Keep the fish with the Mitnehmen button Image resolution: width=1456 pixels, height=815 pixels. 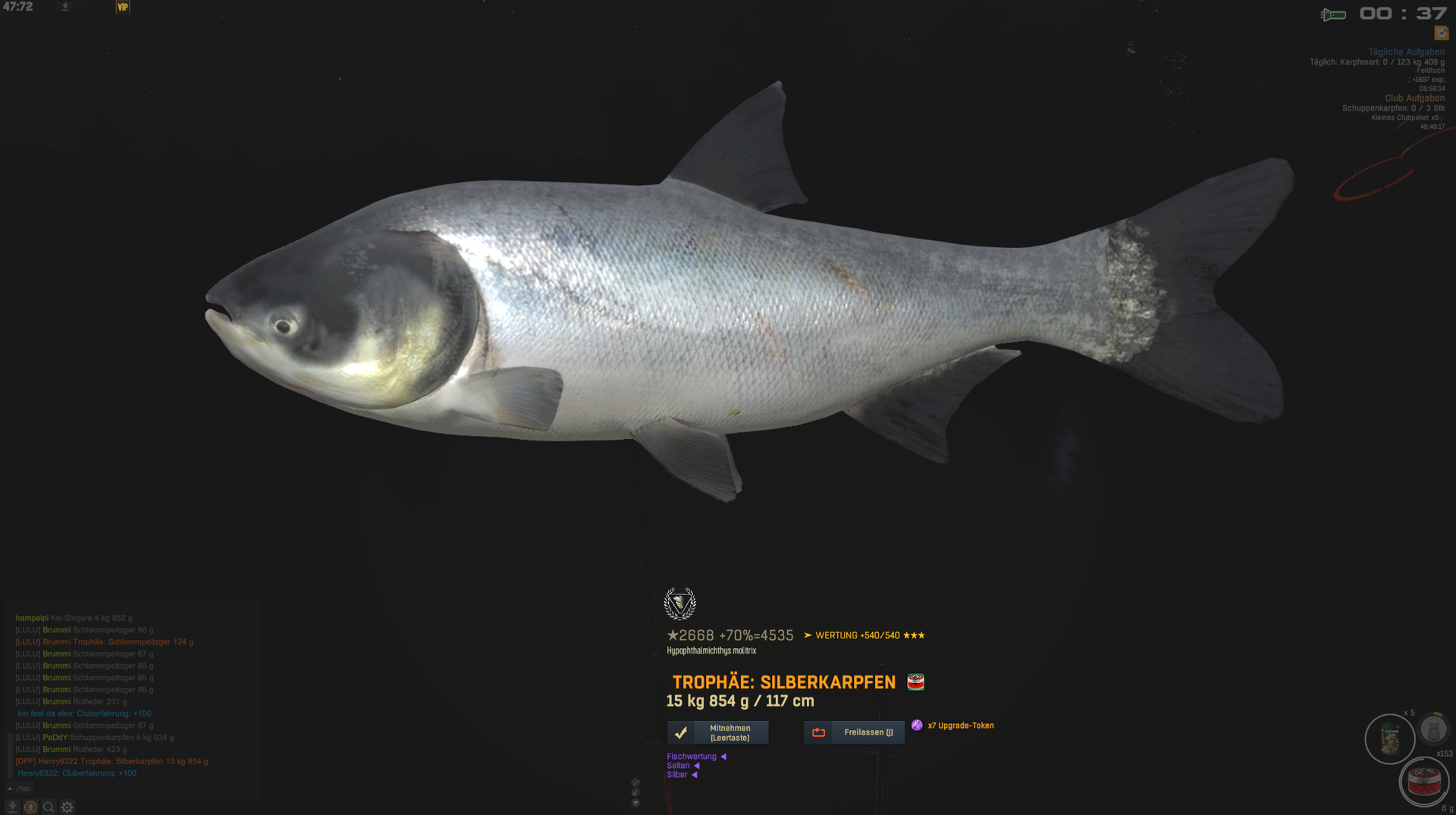717,732
